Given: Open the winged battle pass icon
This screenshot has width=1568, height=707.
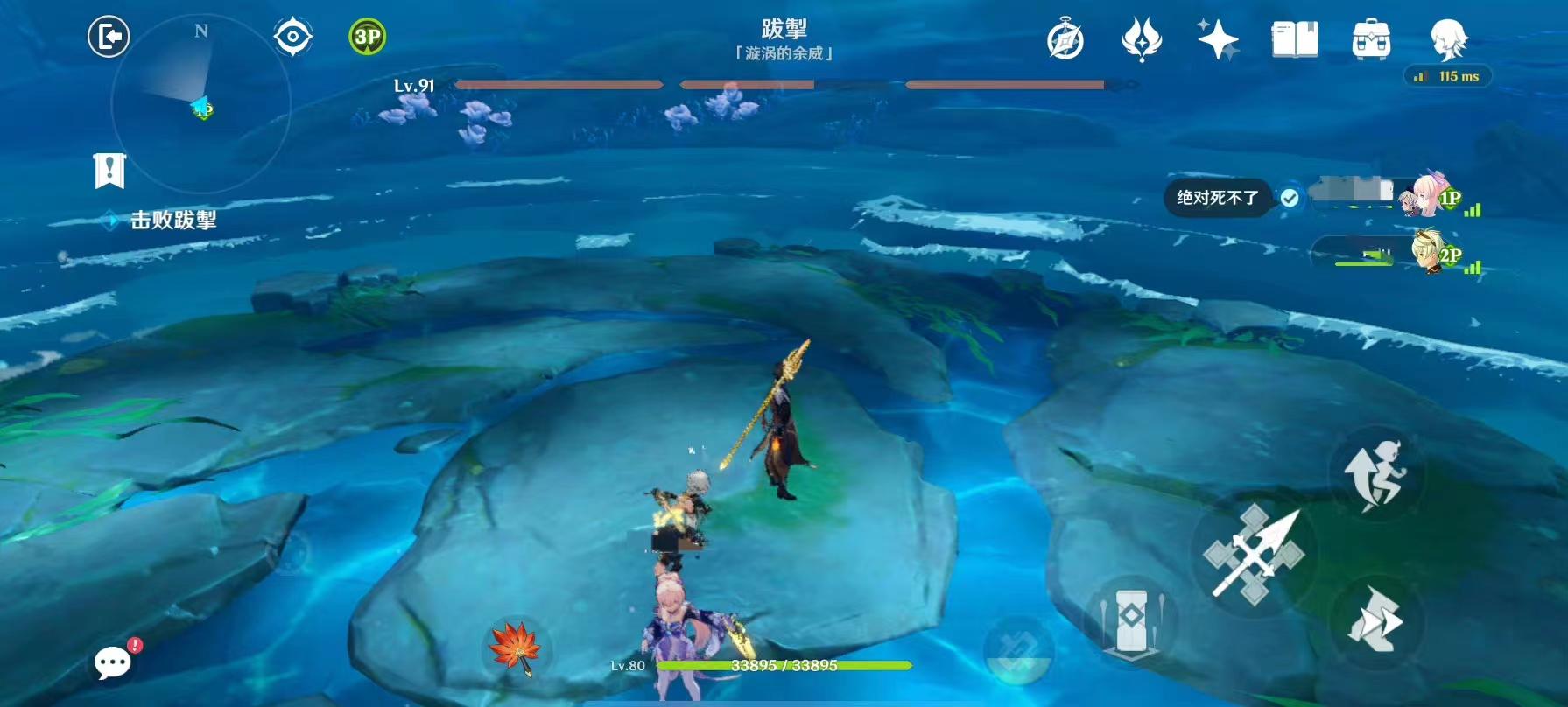Looking at the screenshot, I should (1141, 40).
